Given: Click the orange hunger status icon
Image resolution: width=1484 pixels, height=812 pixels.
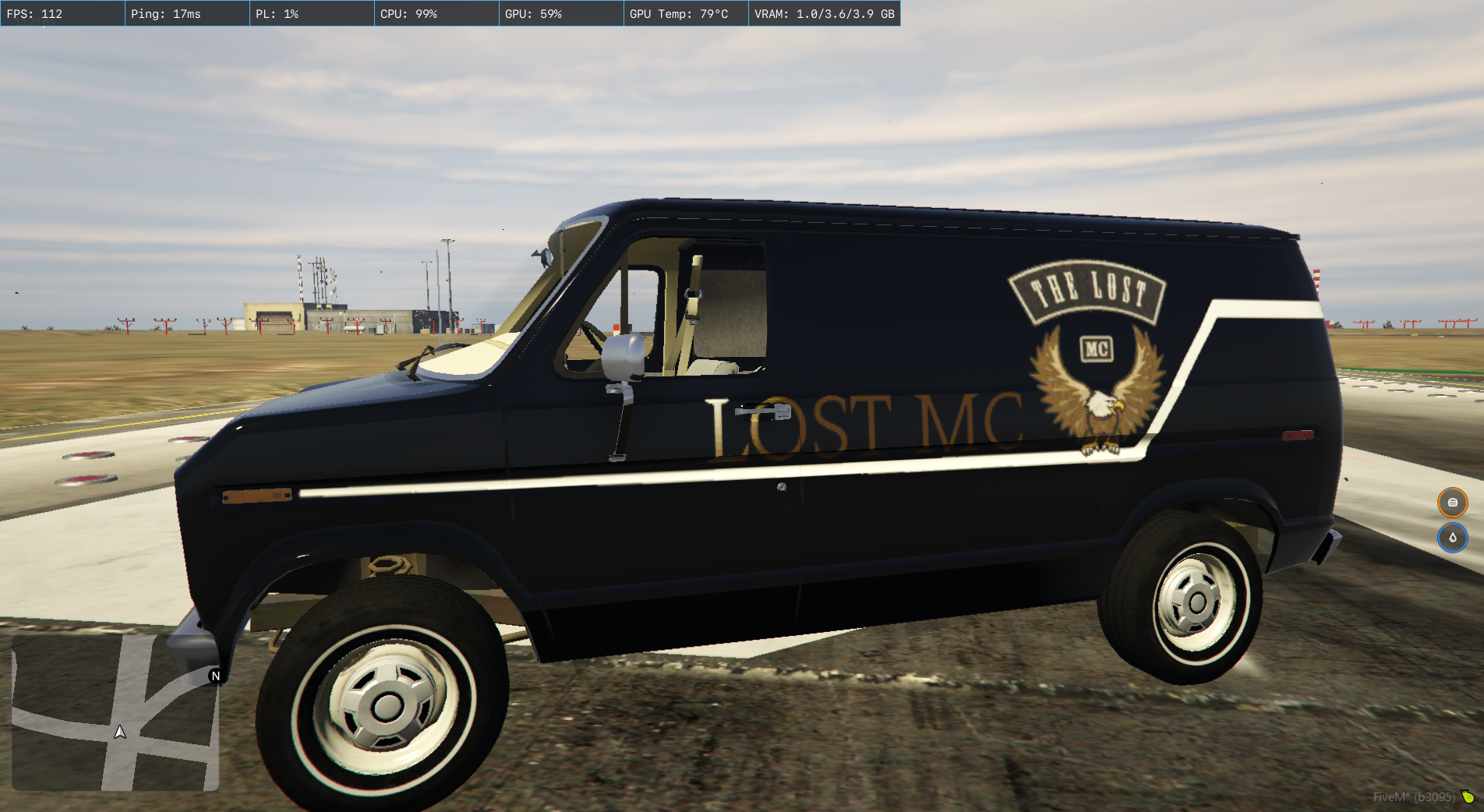Looking at the screenshot, I should (x=1452, y=503).
